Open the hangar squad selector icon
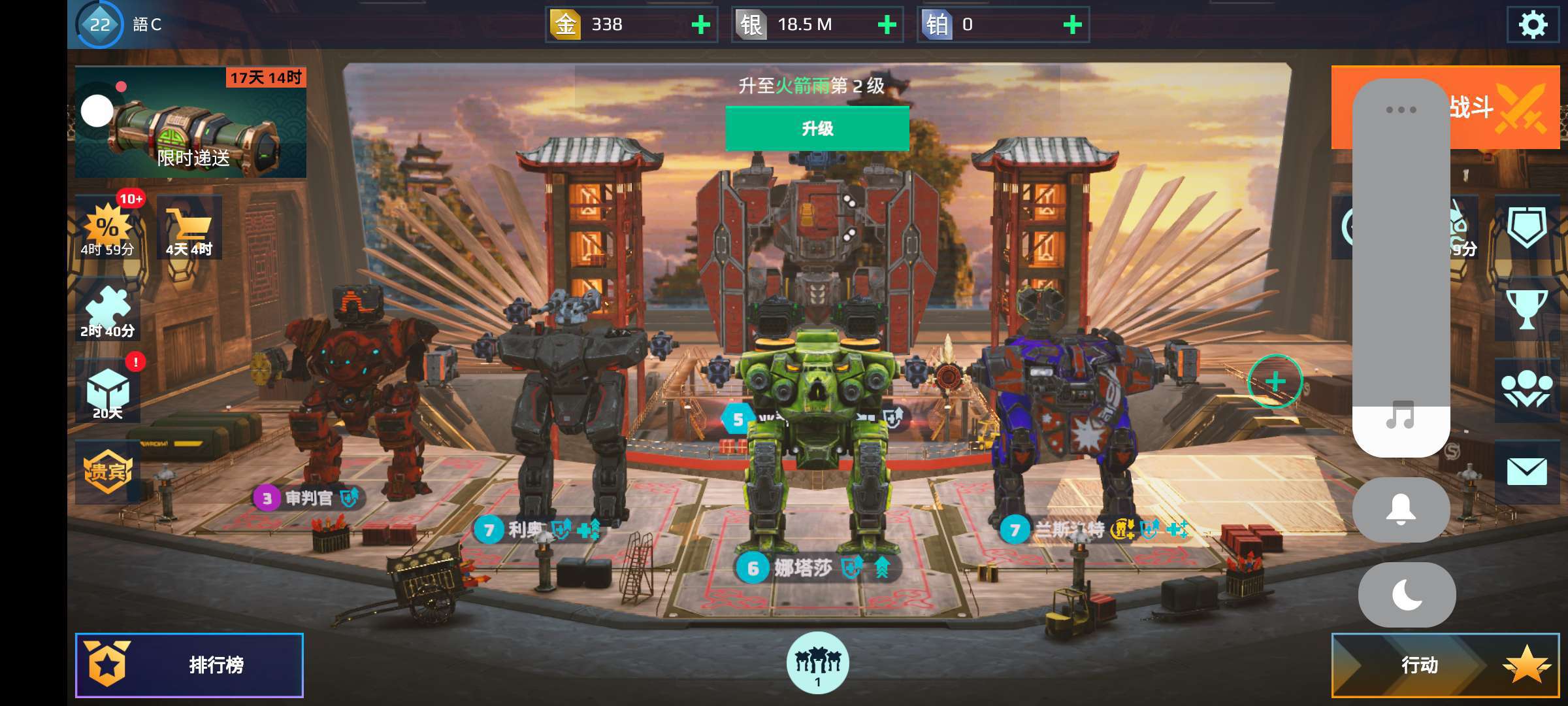Image resolution: width=1568 pixels, height=706 pixels. (817, 662)
